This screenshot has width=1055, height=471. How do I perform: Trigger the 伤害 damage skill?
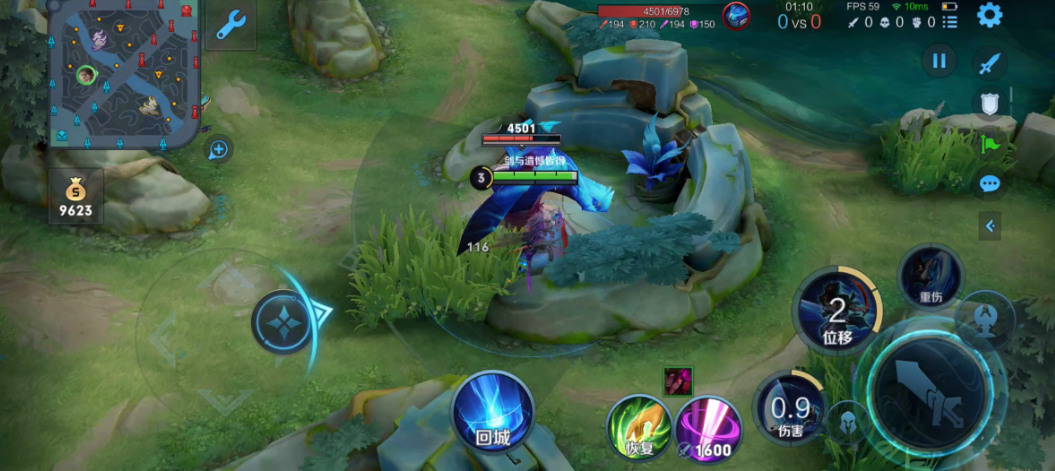[790, 408]
